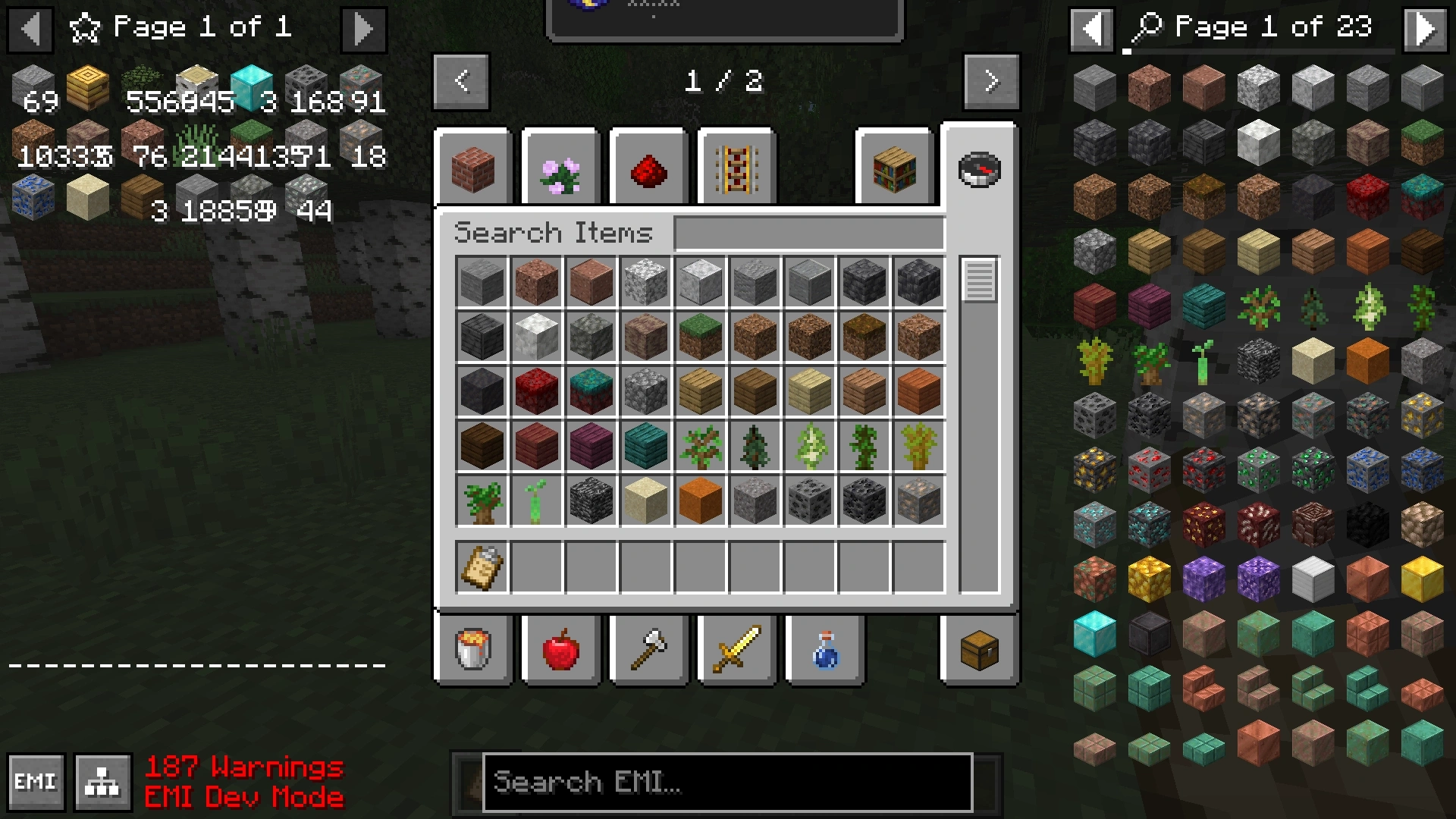Switch to the compass Search Items tab

click(979, 168)
